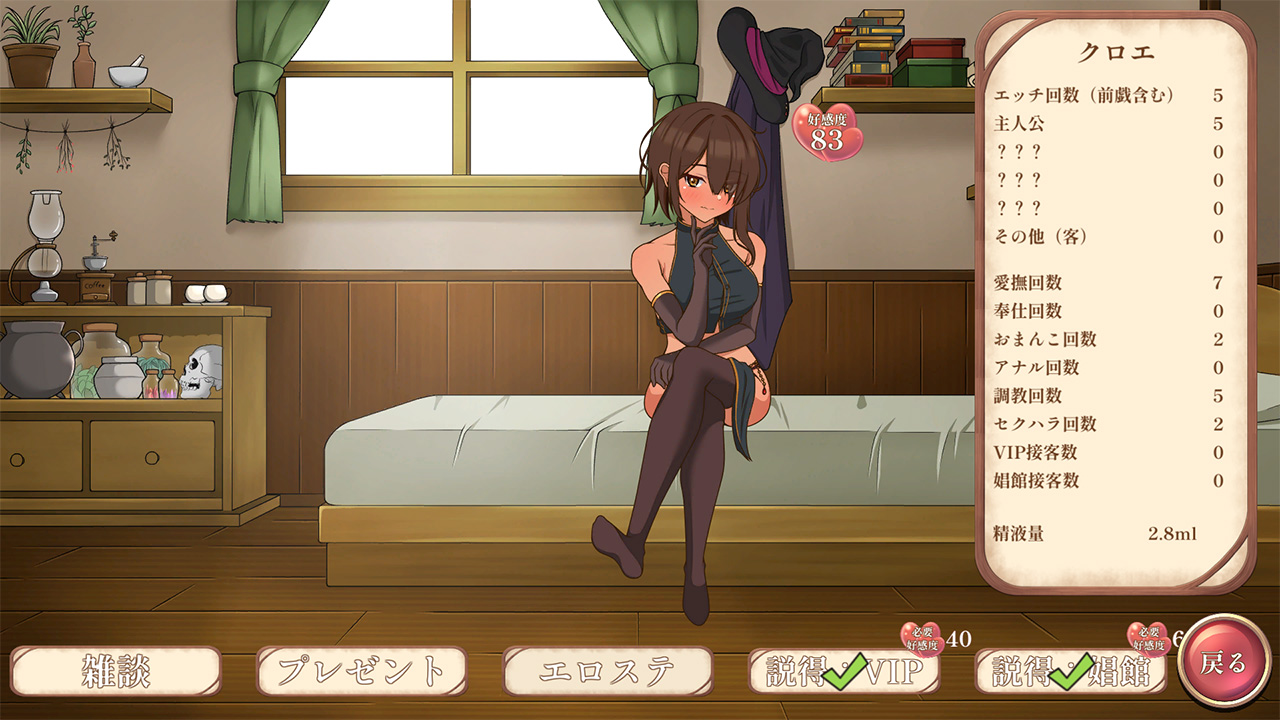Open the プレゼント gift menu
The height and width of the screenshot is (720, 1280).
[362, 671]
